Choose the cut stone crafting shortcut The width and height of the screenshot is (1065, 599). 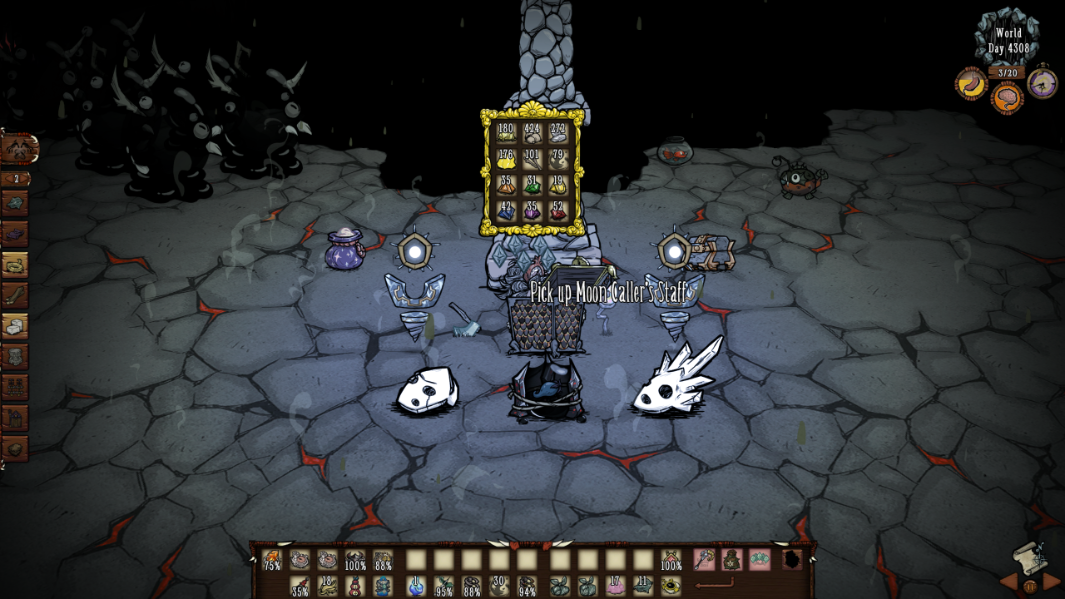point(15,326)
